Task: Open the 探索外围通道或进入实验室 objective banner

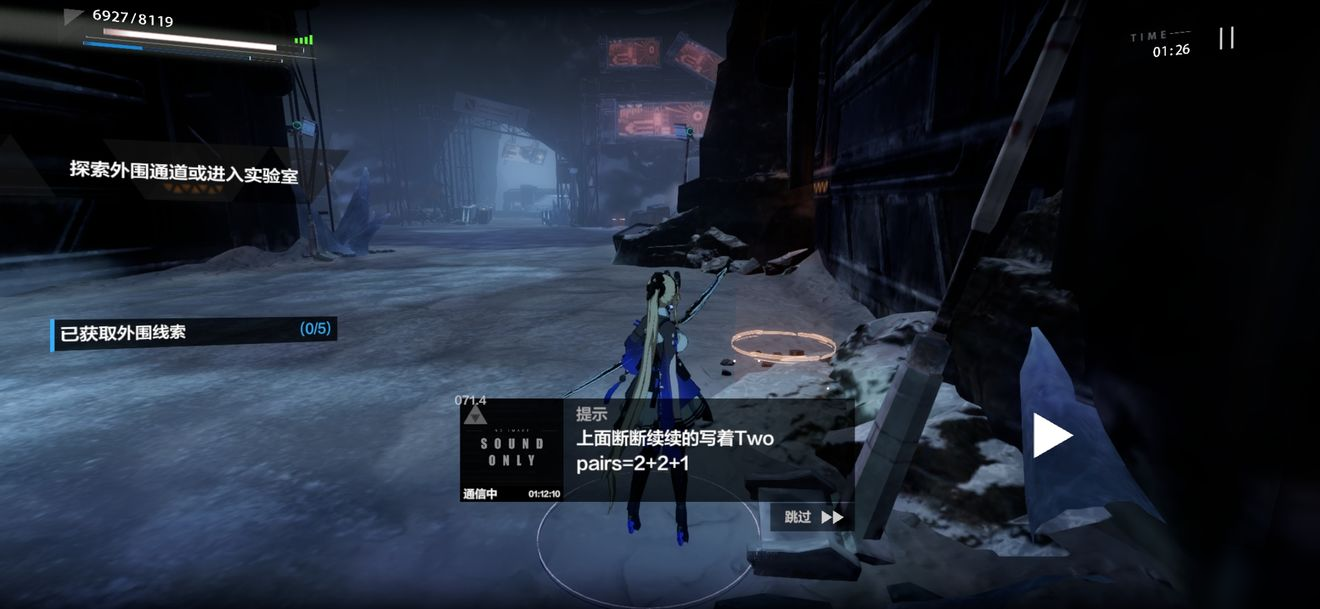Action: point(184,170)
